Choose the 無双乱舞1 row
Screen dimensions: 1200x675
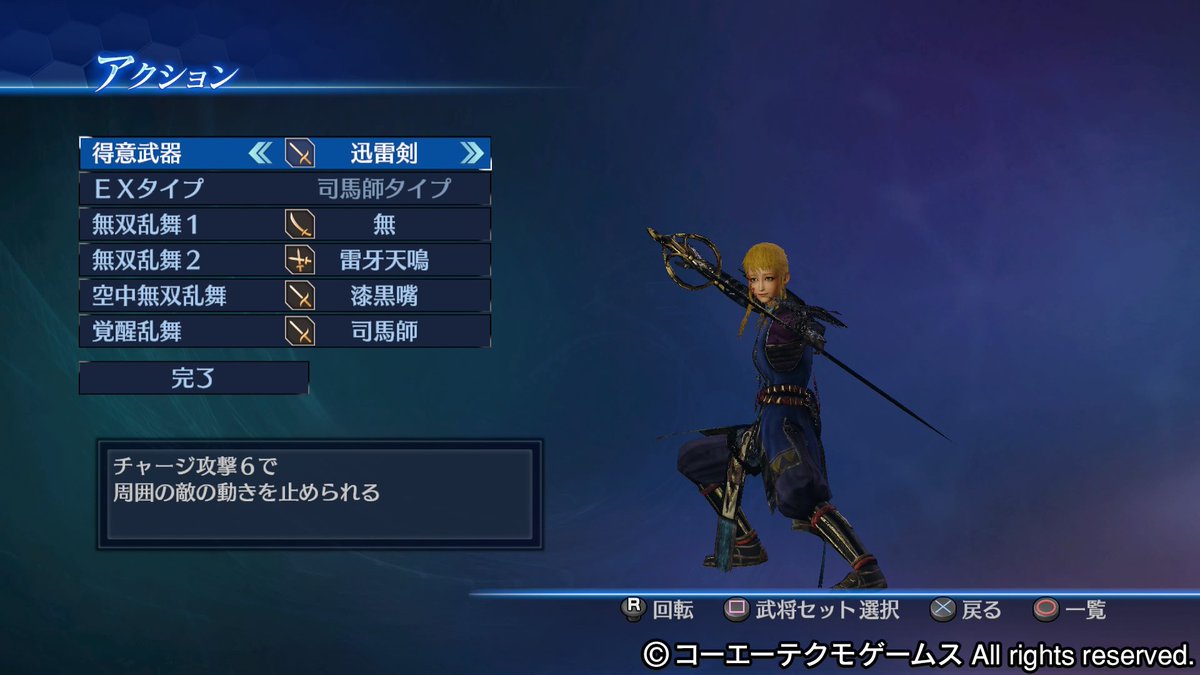(284, 223)
